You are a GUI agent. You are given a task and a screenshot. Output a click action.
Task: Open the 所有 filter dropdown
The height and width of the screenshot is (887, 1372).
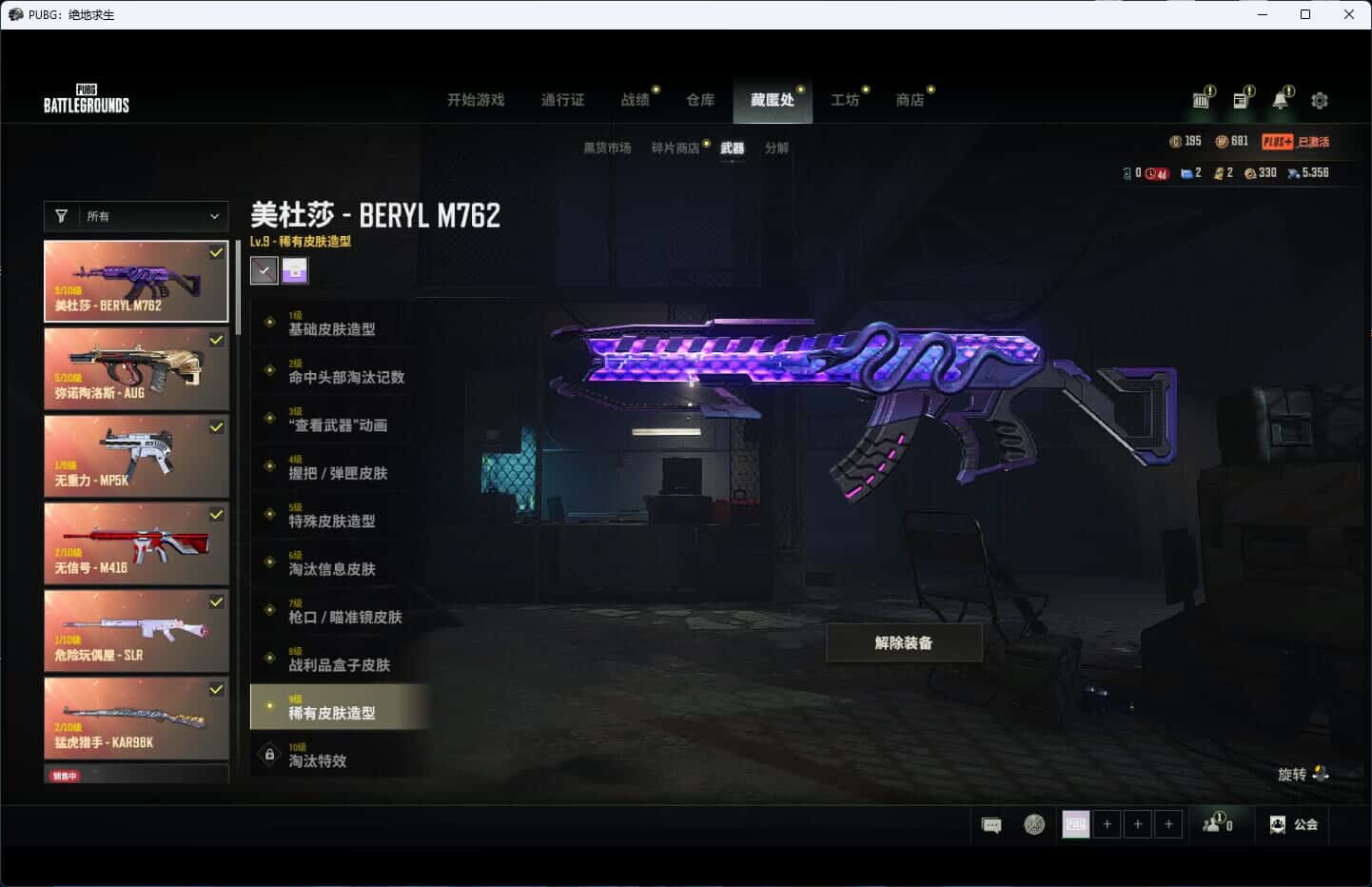coord(136,216)
